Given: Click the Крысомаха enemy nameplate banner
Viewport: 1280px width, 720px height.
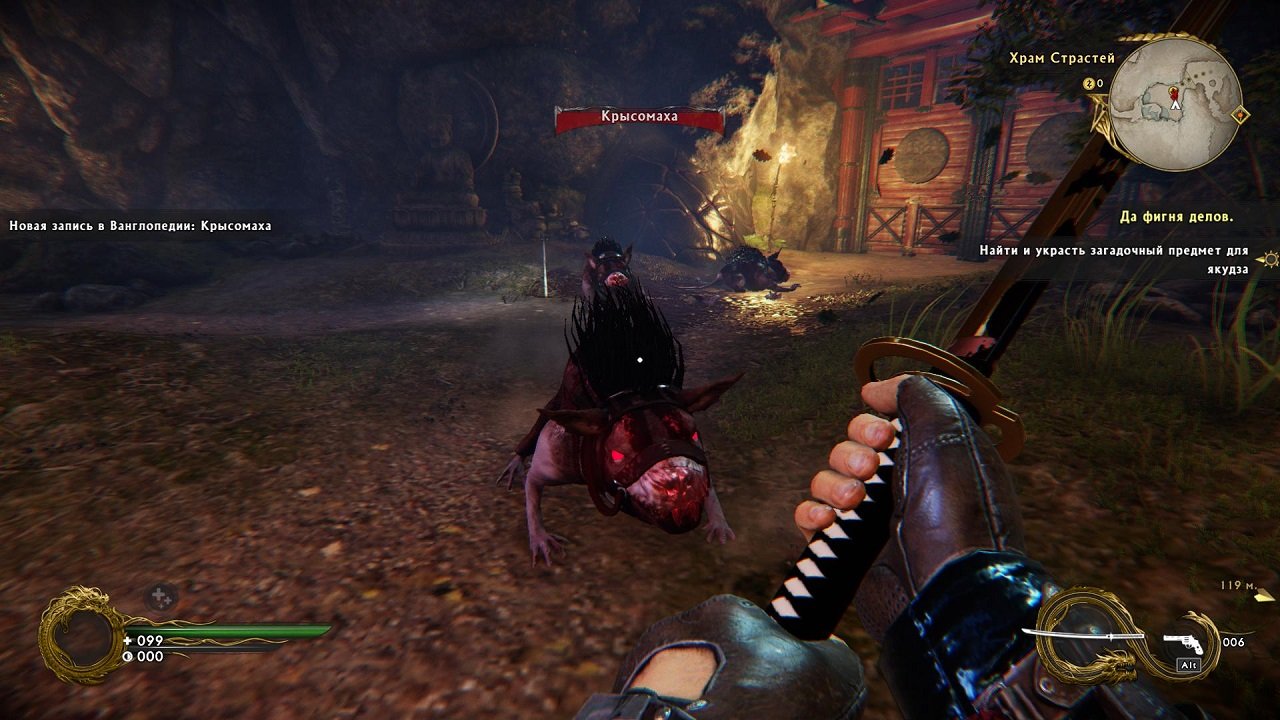Looking at the screenshot, I should (x=639, y=118).
